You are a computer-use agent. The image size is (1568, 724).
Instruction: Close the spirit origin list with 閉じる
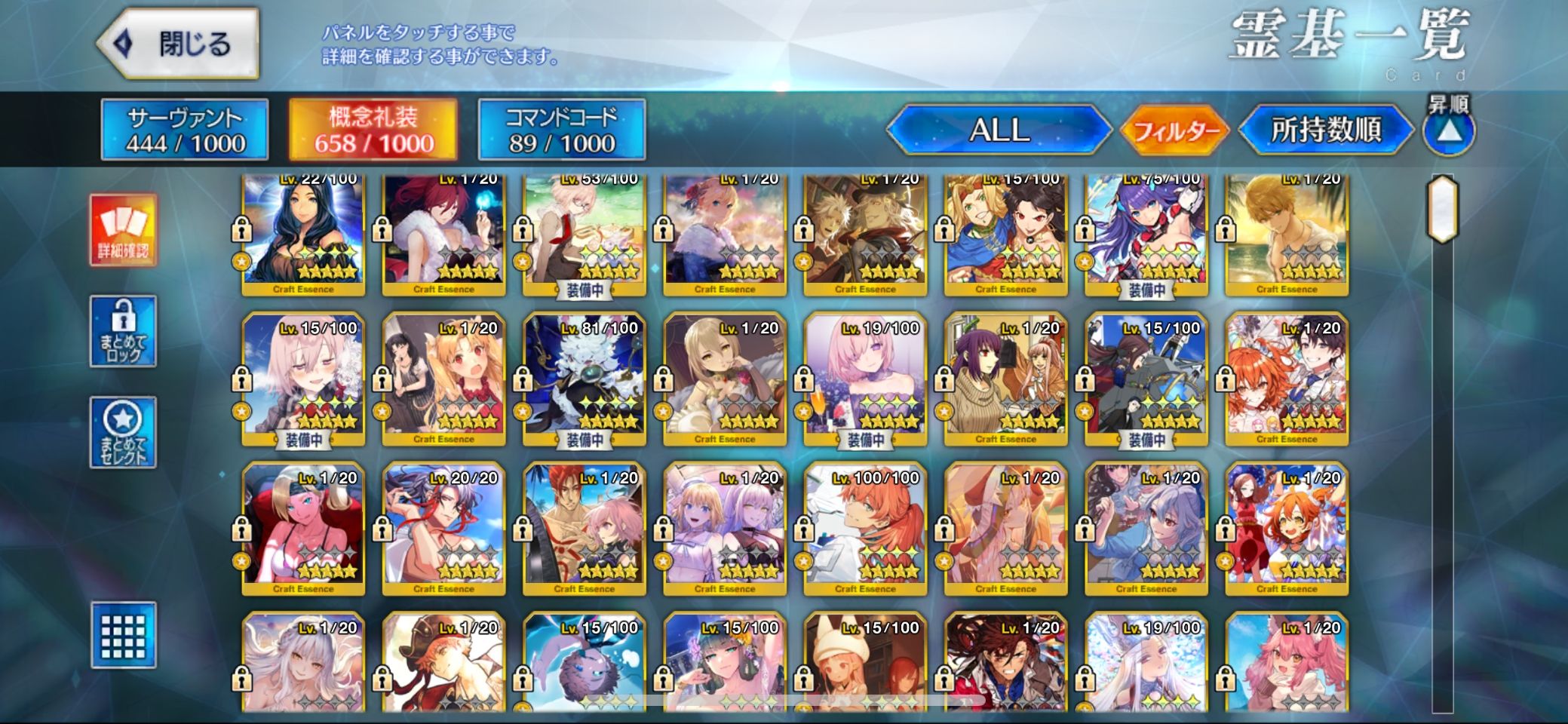click(x=180, y=44)
